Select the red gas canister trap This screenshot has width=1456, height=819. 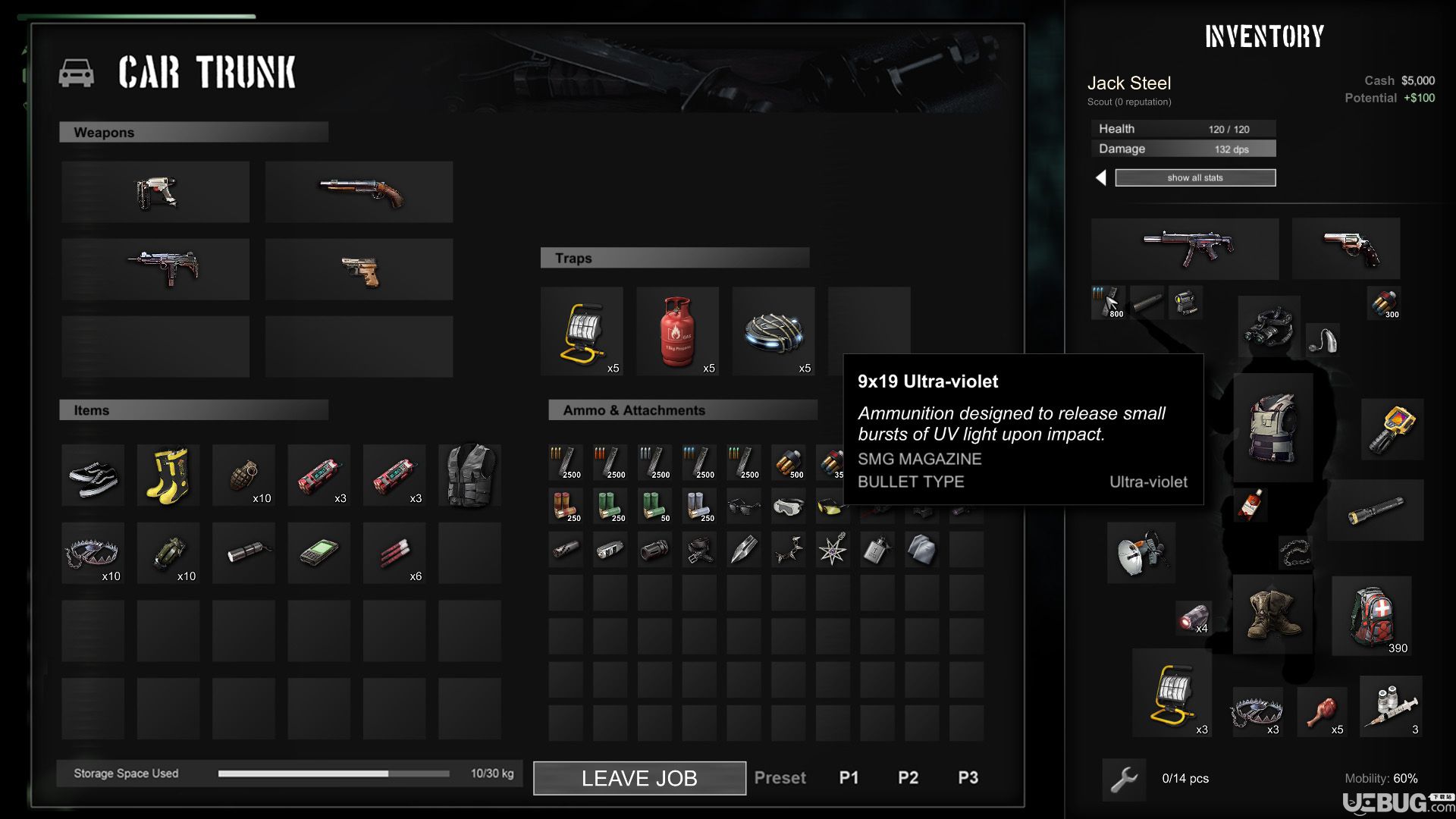pyautogui.click(x=677, y=331)
